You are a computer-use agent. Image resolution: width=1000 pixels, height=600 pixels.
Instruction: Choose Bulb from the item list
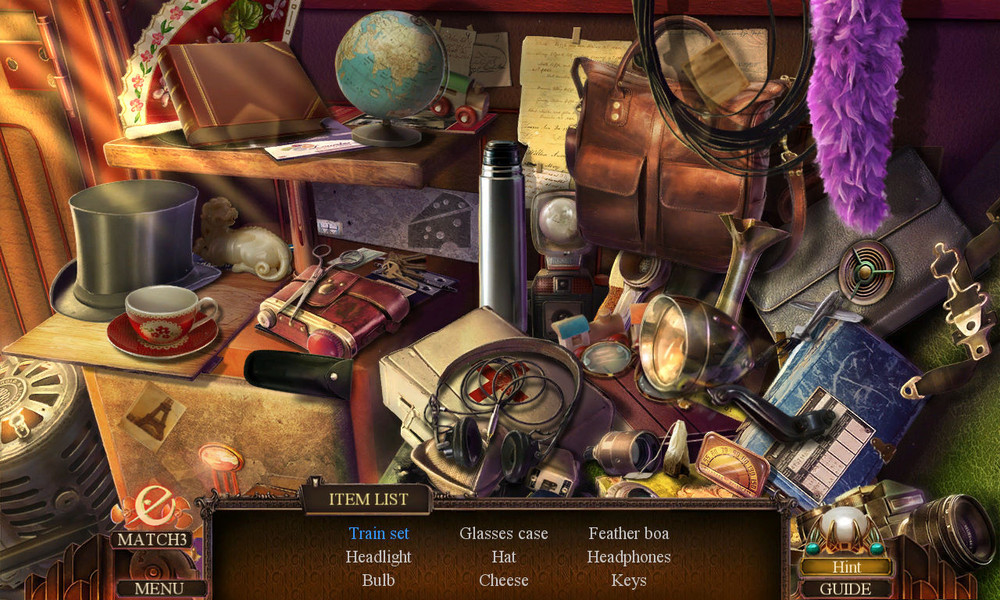point(379,580)
